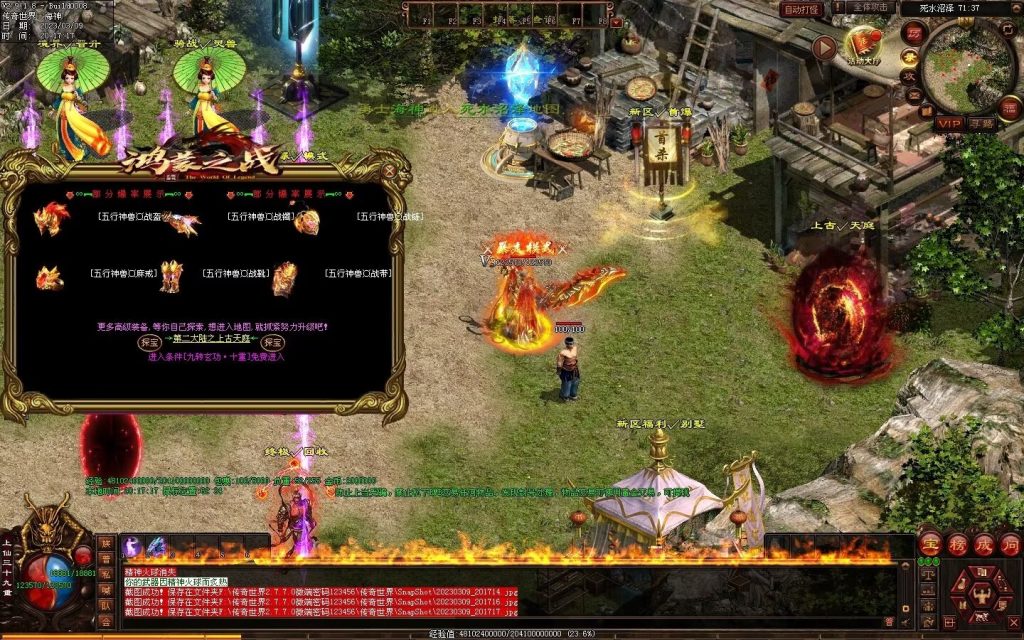Open the 榜 ranking round button

point(956,543)
